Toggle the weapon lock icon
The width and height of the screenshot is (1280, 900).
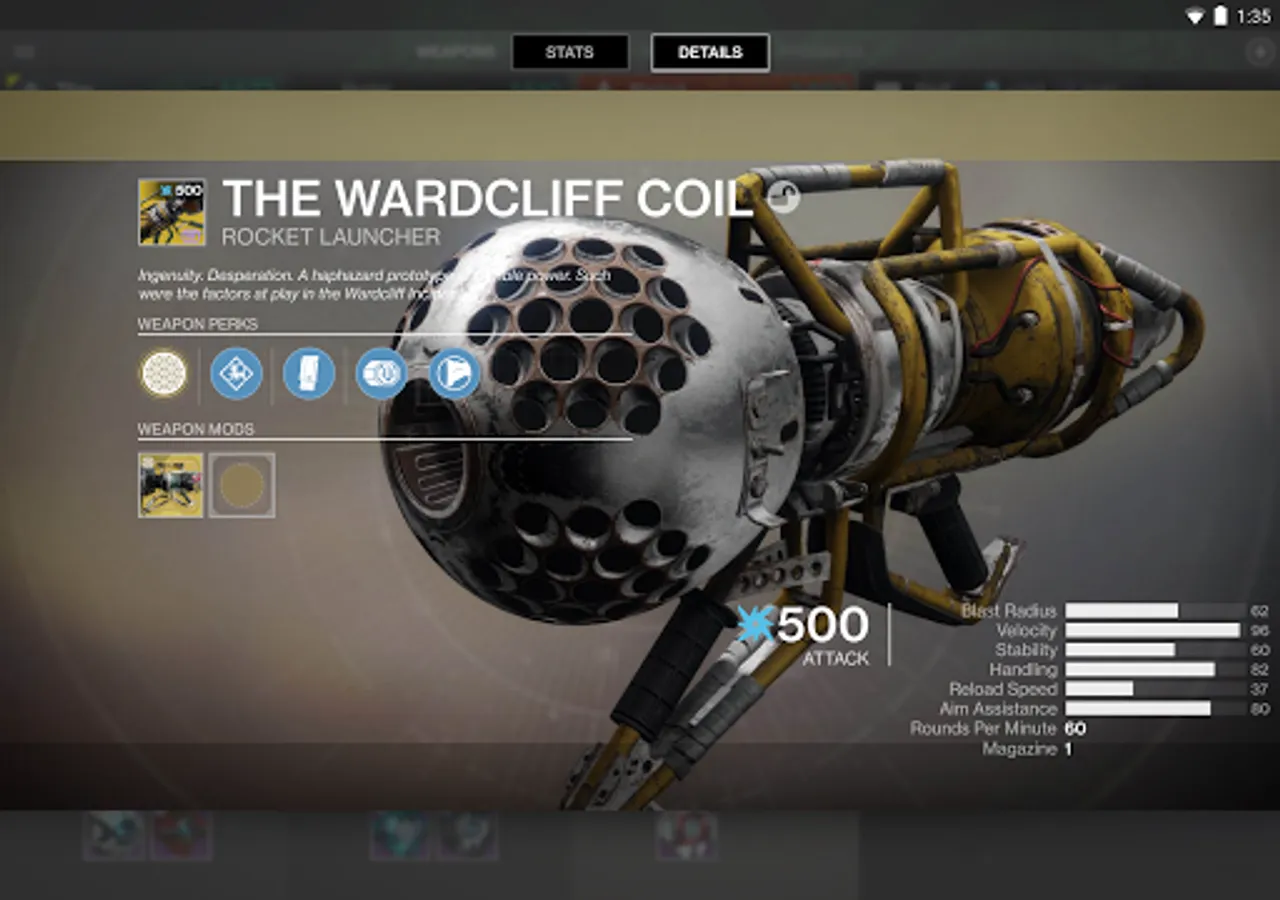pyautogui.click(x=785, y=197)
